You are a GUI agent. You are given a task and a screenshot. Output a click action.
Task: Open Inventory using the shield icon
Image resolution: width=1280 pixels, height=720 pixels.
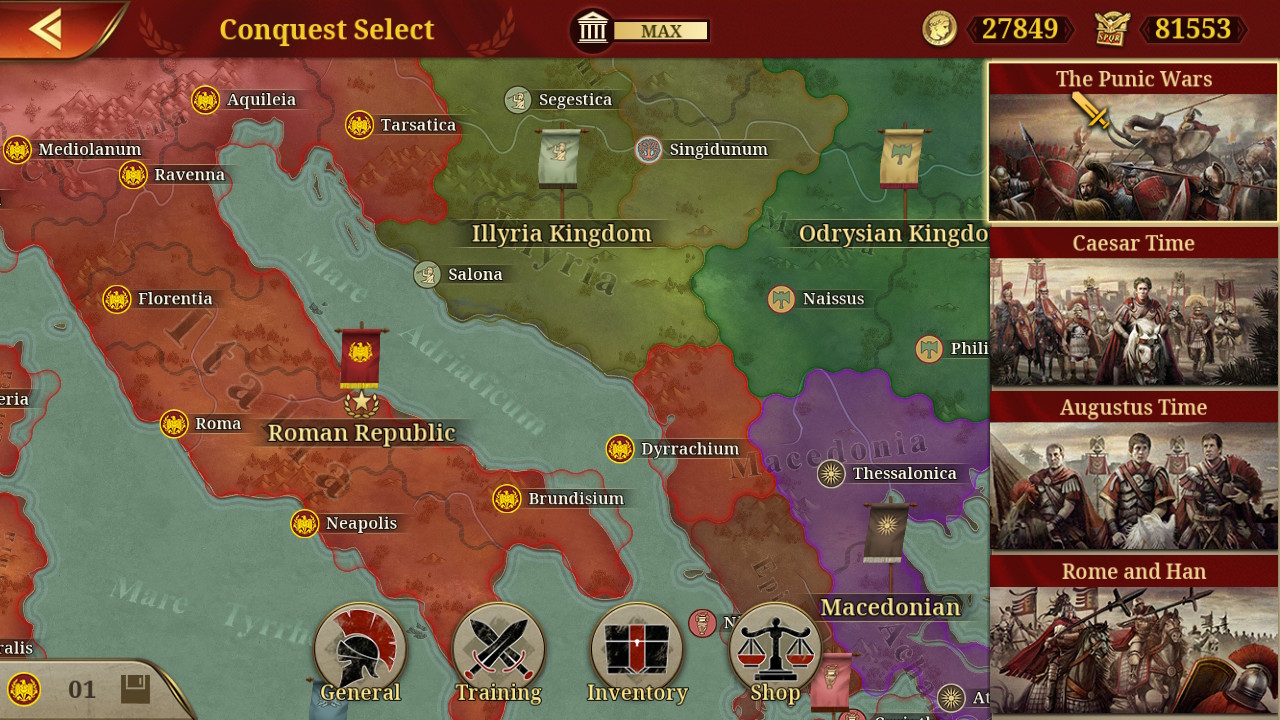tap(637, 645)
